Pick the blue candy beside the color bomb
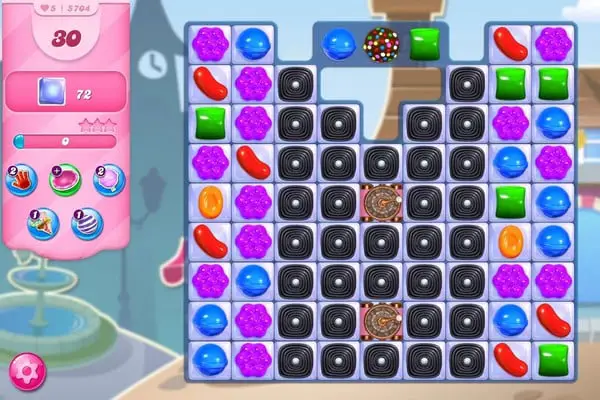This screenshot has height=400, width=600. 338,43
